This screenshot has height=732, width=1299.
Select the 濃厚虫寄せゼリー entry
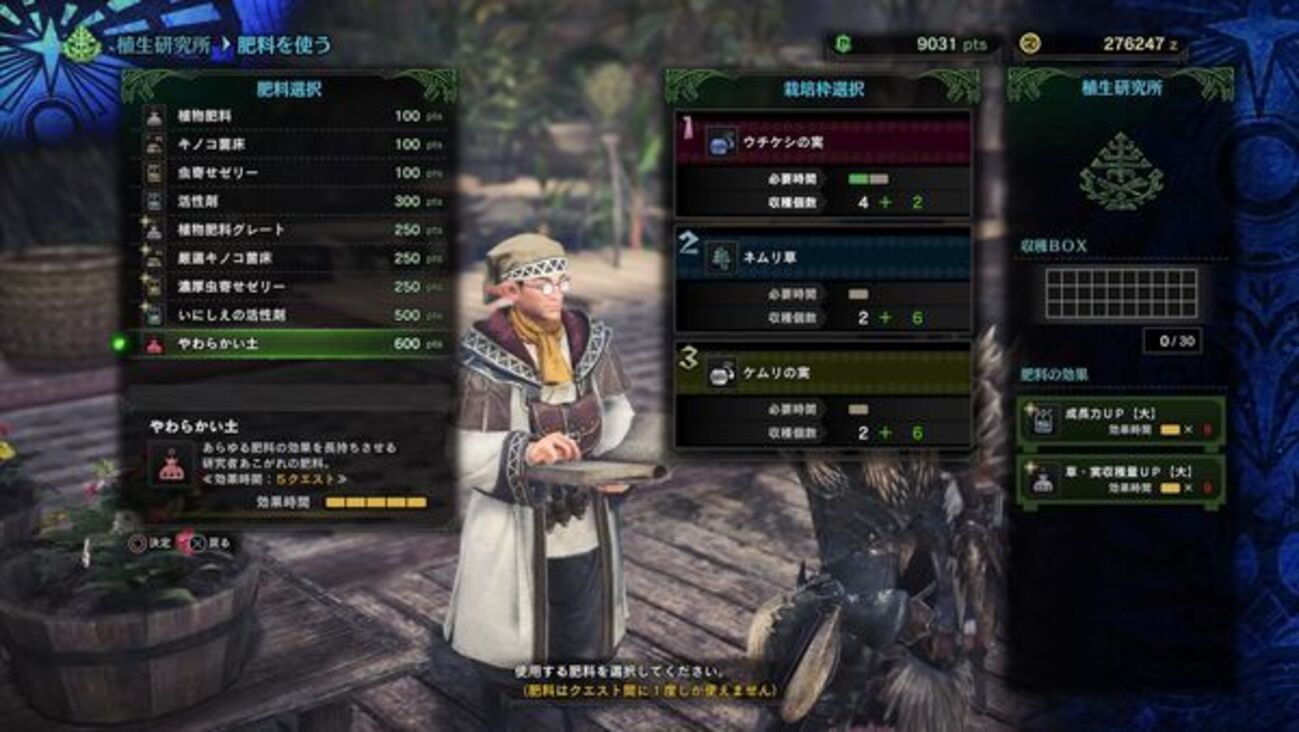(290, 286)
